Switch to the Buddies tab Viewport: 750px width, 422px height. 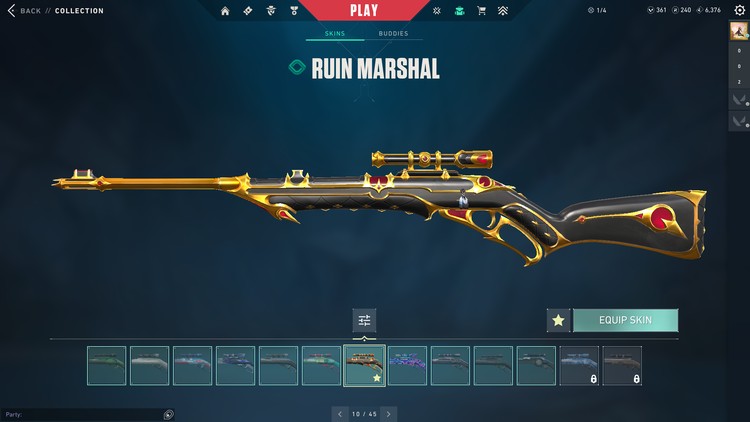pos(393,33)
